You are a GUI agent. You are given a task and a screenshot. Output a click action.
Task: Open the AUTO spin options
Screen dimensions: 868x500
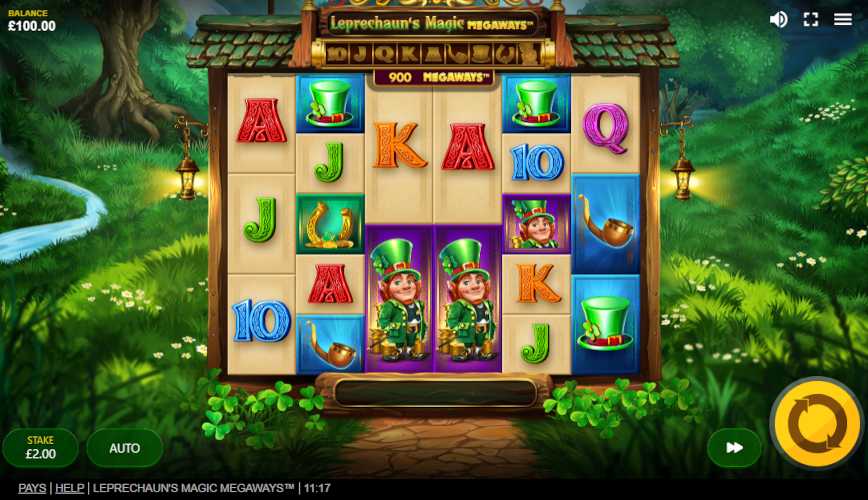coord(124,448)
